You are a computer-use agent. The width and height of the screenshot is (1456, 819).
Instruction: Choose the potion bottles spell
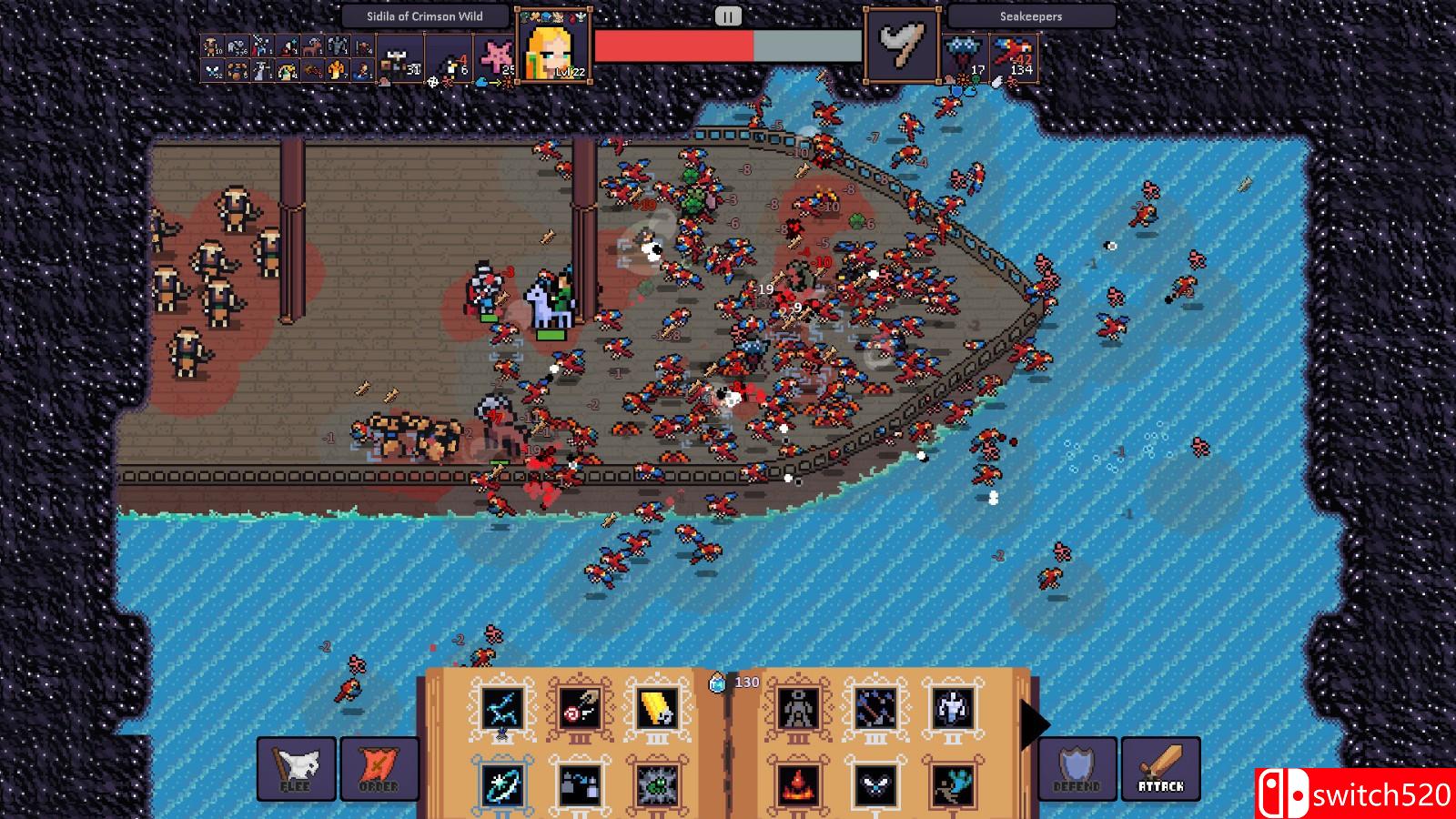tap(579, 784)
